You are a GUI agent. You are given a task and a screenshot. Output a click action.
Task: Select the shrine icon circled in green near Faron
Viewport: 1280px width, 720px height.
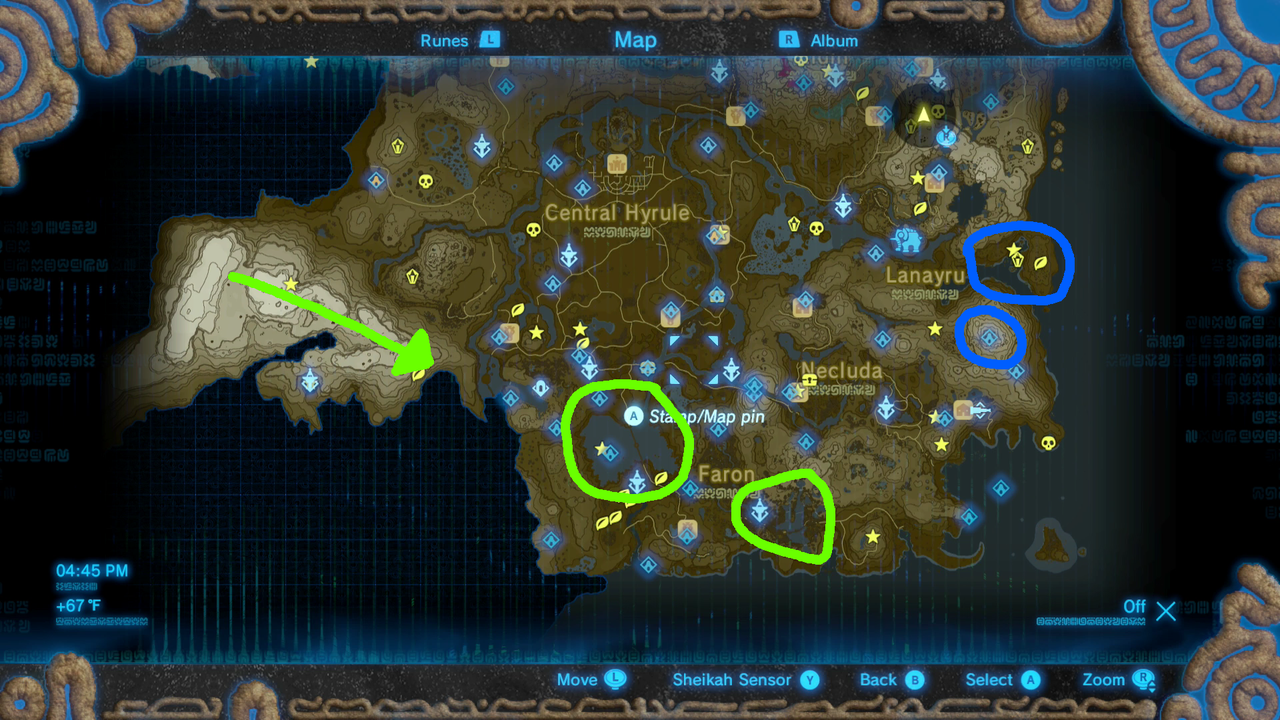click(x=759, y=509)
